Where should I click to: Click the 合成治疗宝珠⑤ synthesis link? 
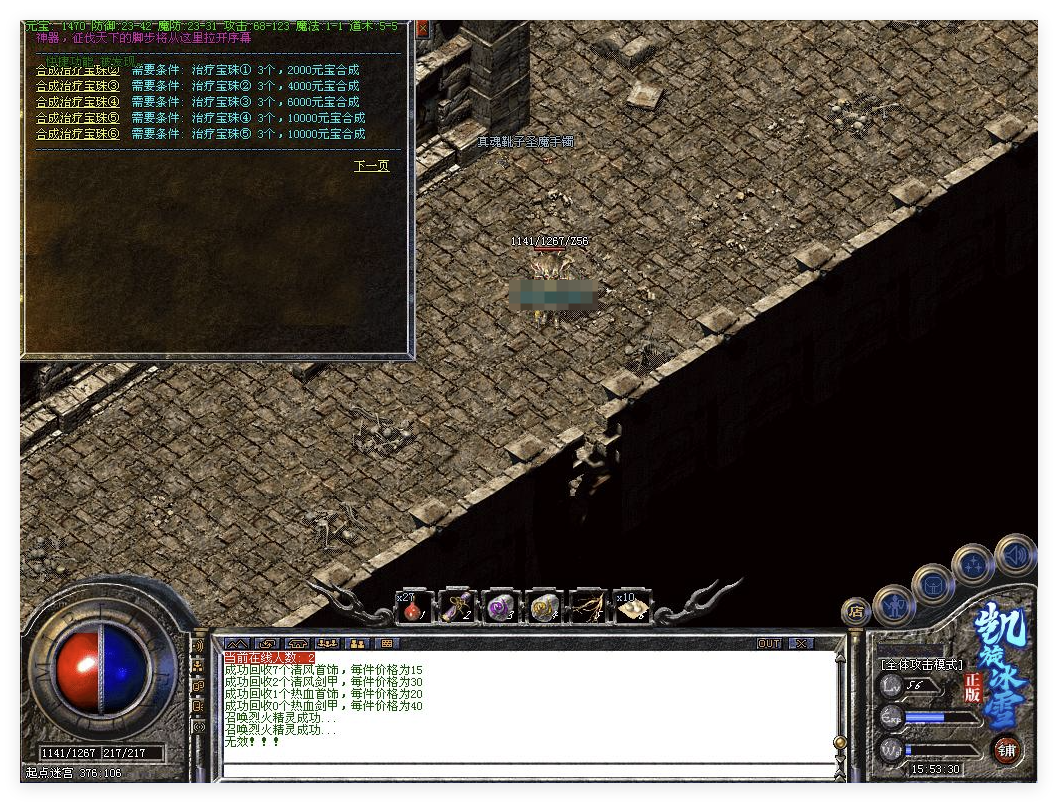tap(77, 118)
